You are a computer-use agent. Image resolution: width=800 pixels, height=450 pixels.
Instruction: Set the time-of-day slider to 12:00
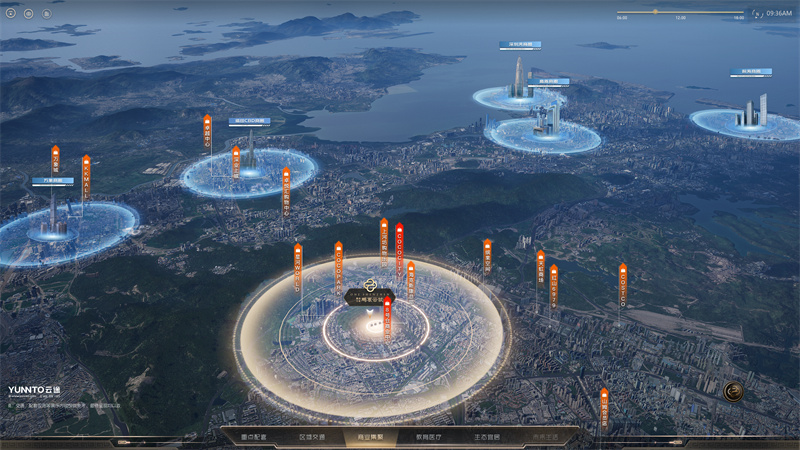coord(680,12)
